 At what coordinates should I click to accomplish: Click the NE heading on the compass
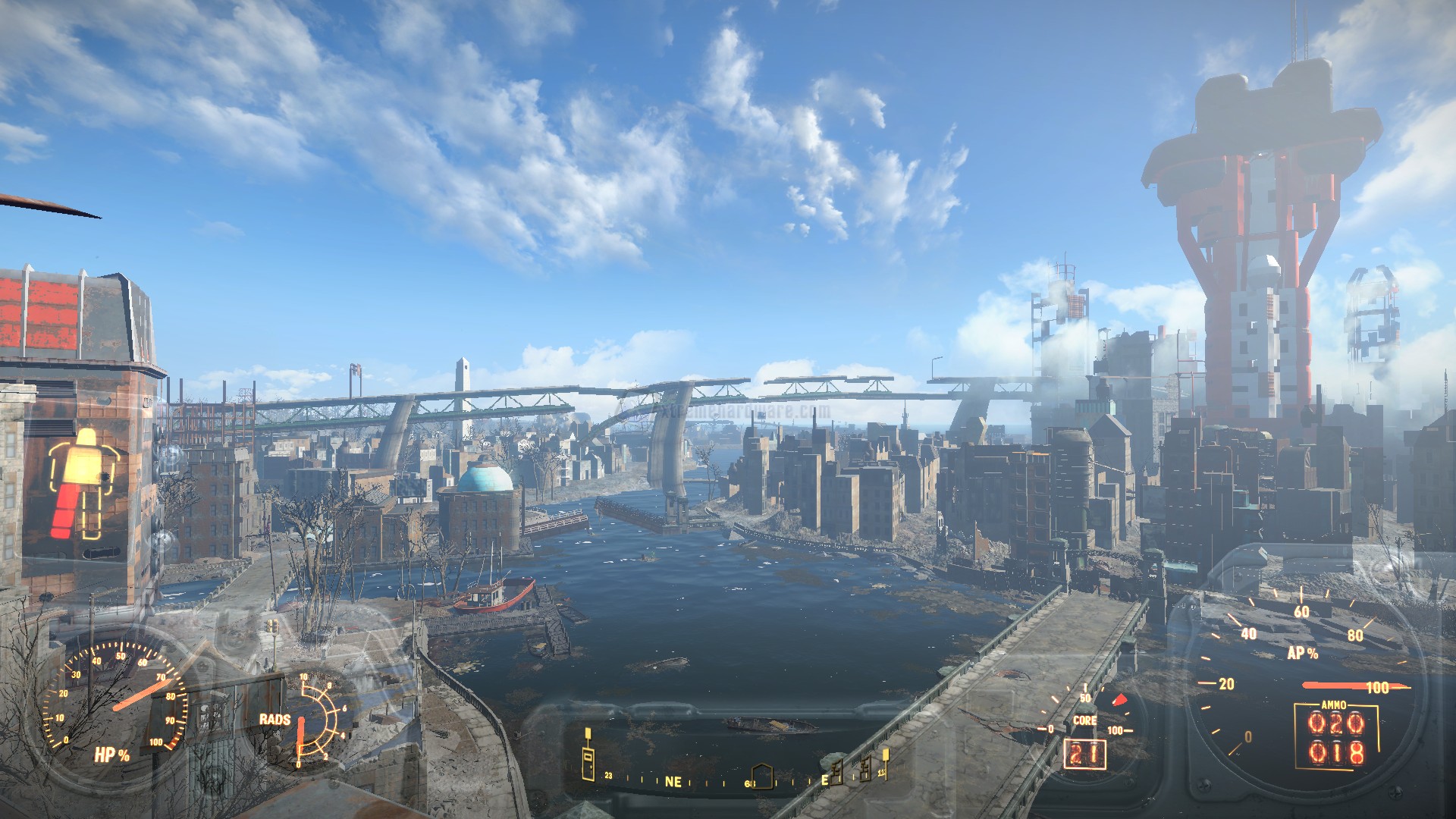(x=673, y=782)
